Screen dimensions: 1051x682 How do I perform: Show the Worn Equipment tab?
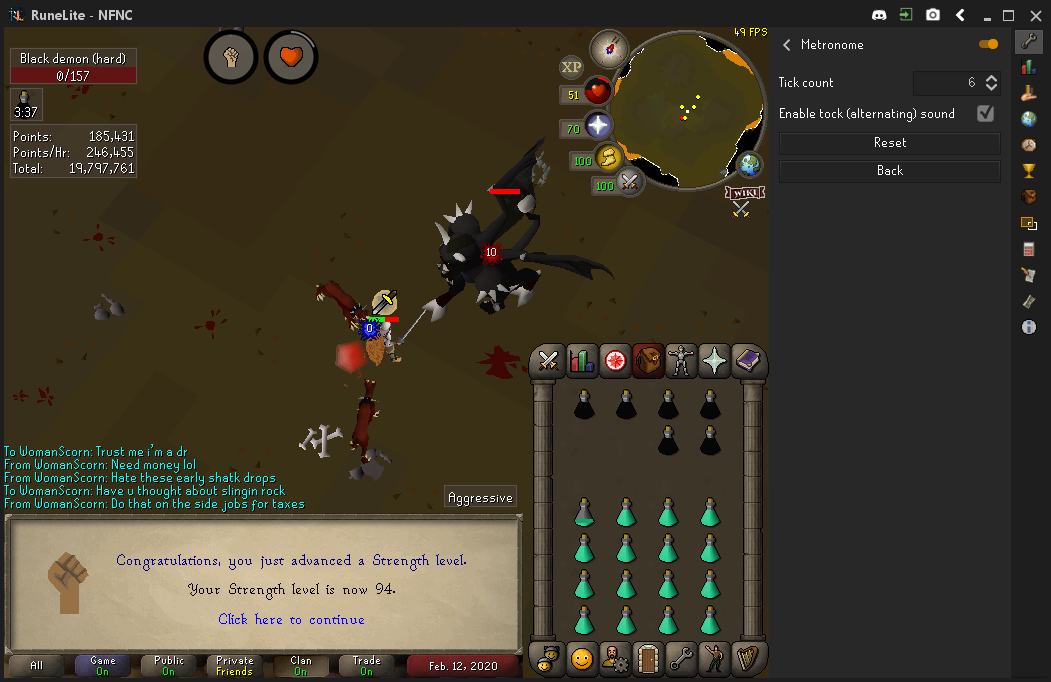tap(681, 361)
